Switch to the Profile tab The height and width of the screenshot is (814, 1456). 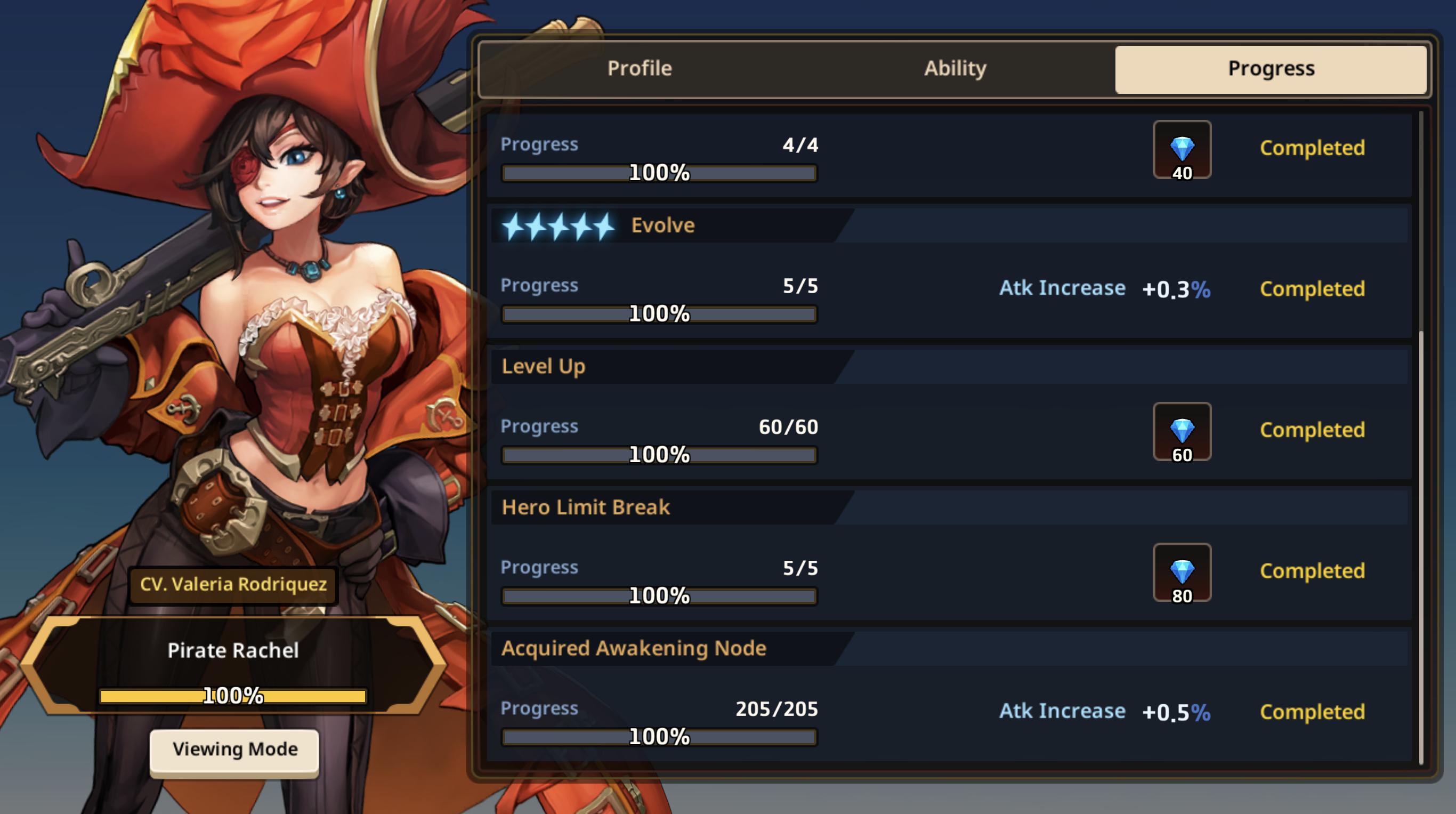click(x=638, y=68)
